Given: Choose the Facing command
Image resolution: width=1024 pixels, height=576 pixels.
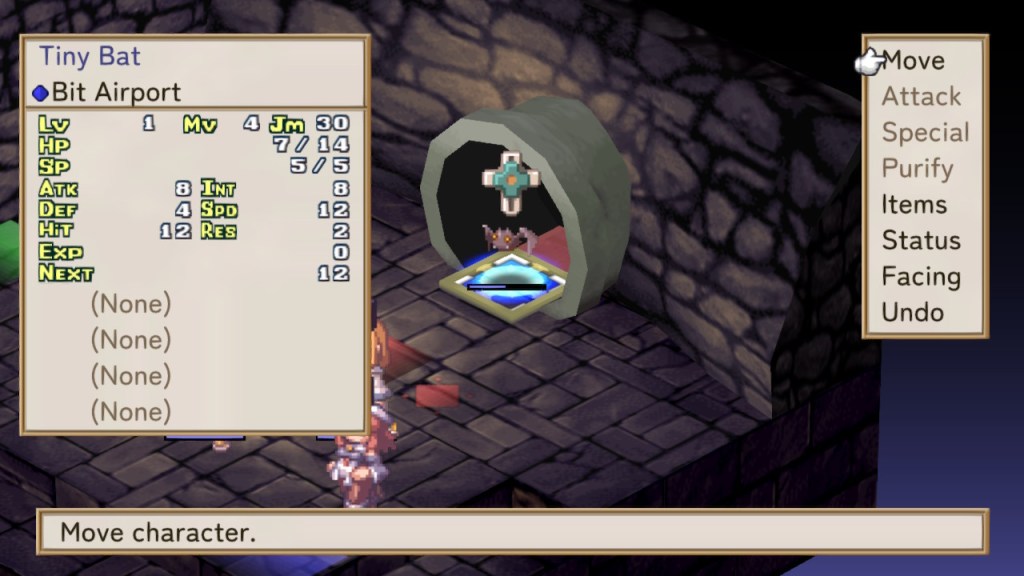Looking at the screenshot, I should click(920, 277).
